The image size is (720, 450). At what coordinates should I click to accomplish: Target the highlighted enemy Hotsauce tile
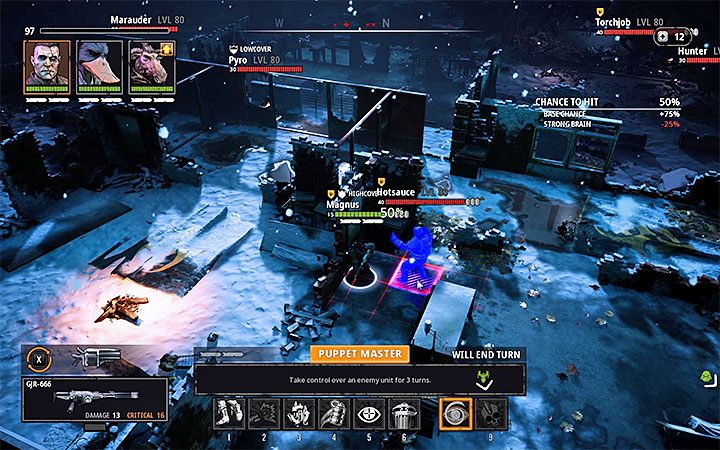tap(416, 274)
